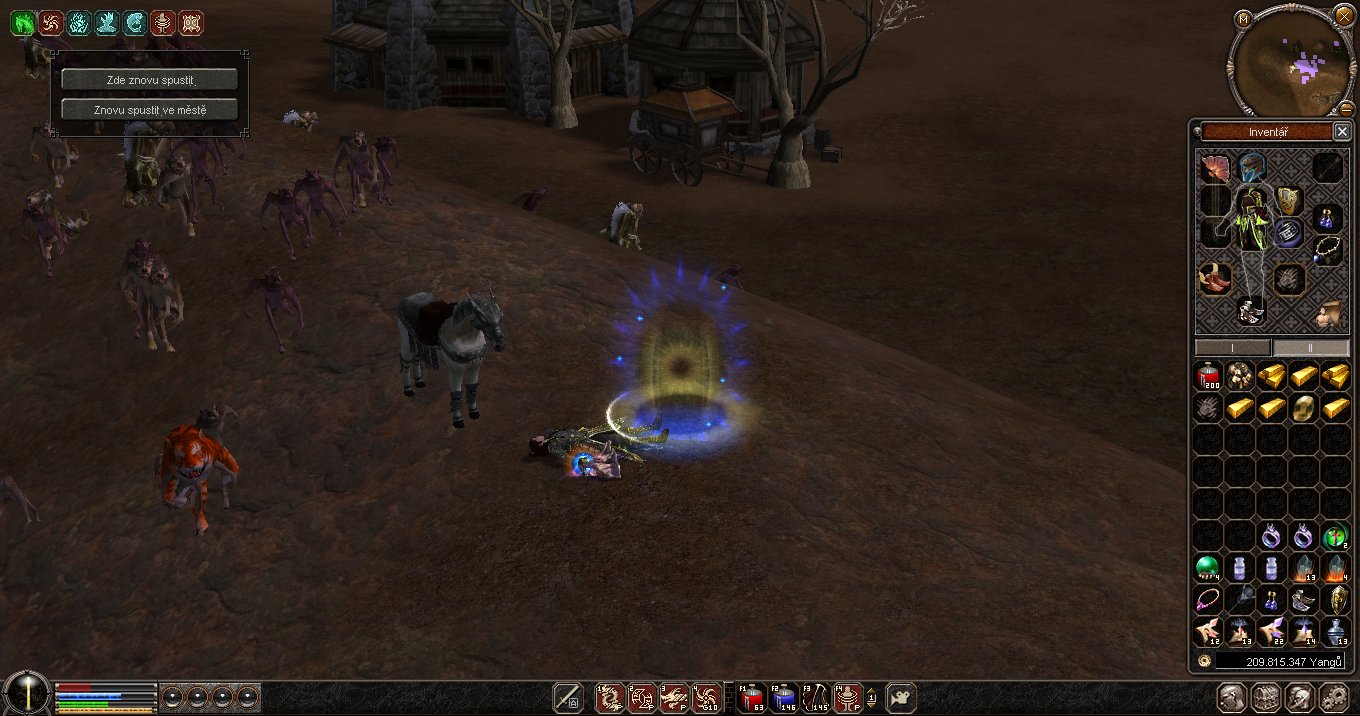The image size is (1360, 716).
Task: Close the Inventář window
Action: click(1342, 132)
